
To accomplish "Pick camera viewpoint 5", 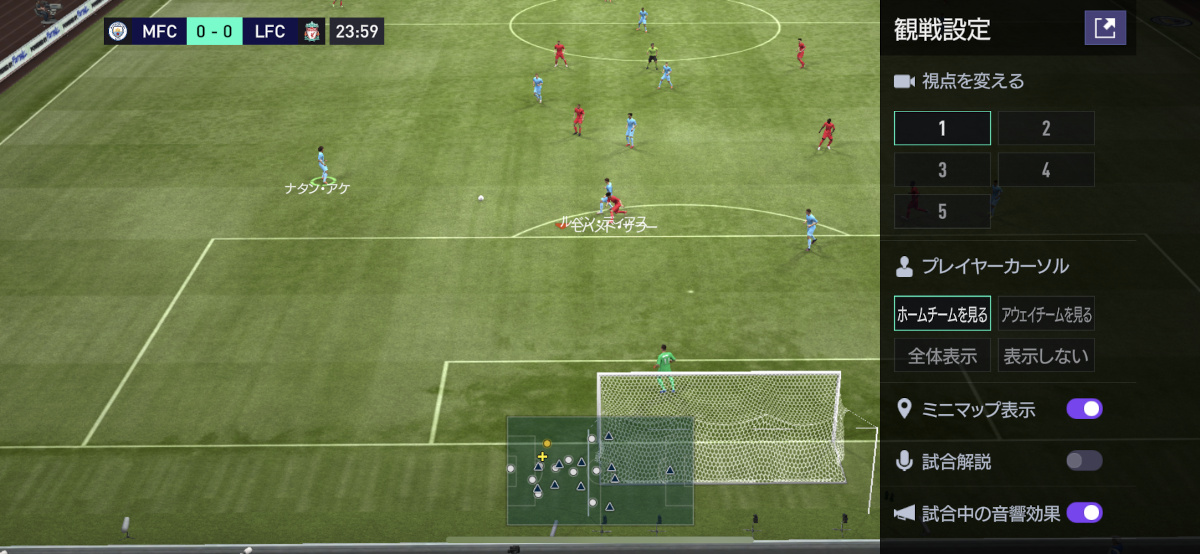I will (942, 211).
